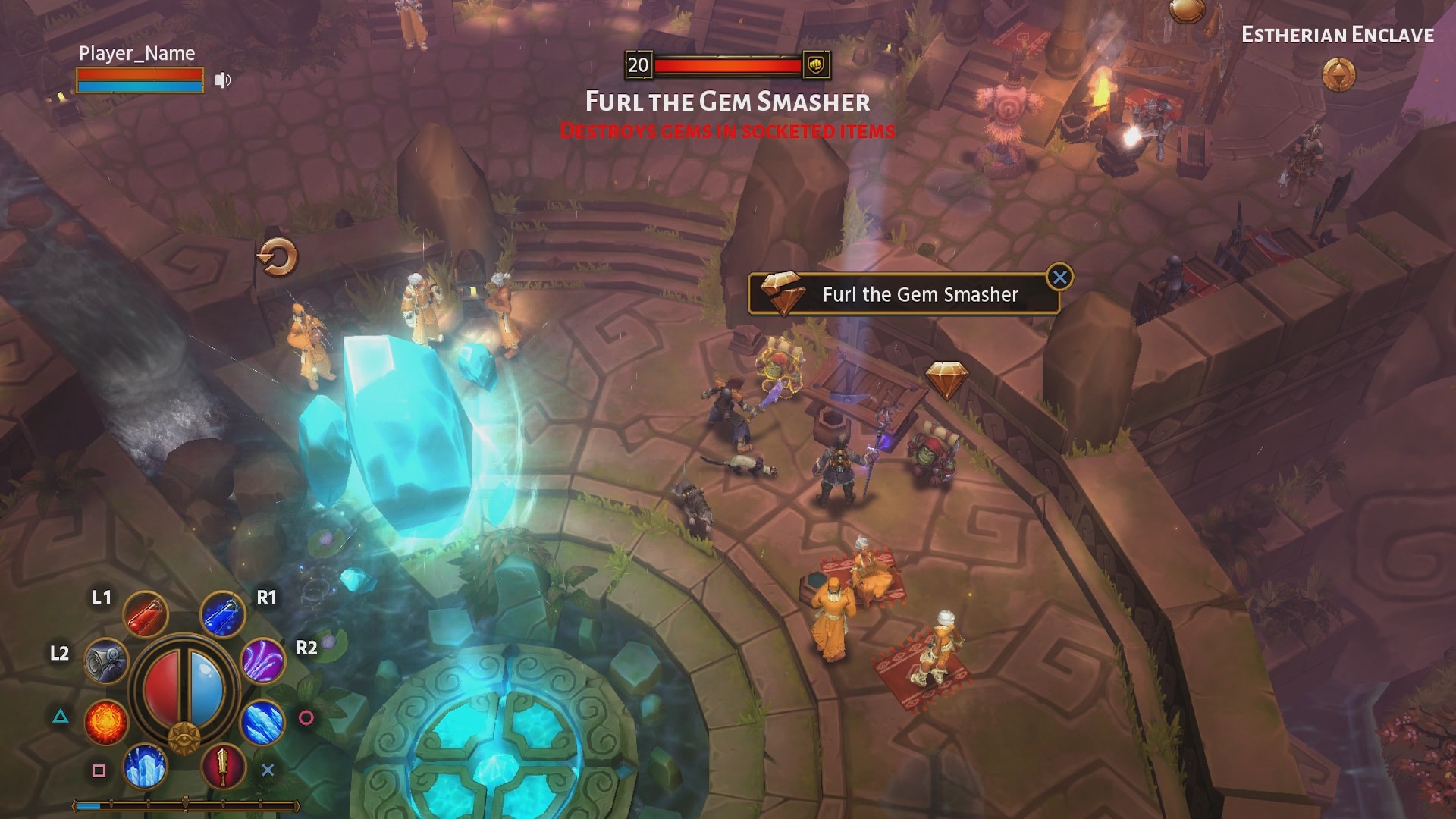Cast the ice shards skill on circle button
The width and height of the screenshot is (1456, 819).
tap(263, 723)
